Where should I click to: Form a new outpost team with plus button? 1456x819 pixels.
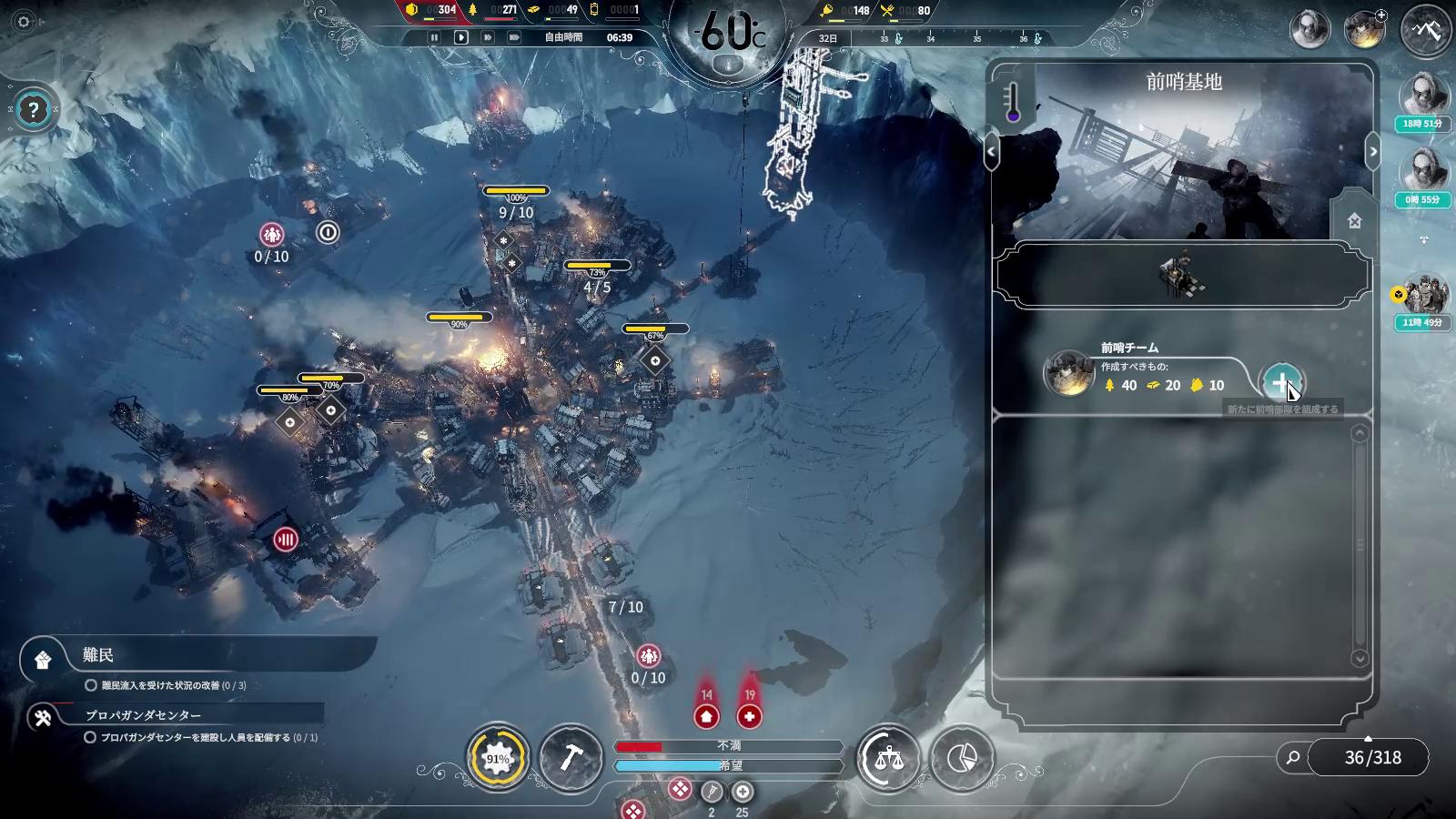pos(1281,383)
